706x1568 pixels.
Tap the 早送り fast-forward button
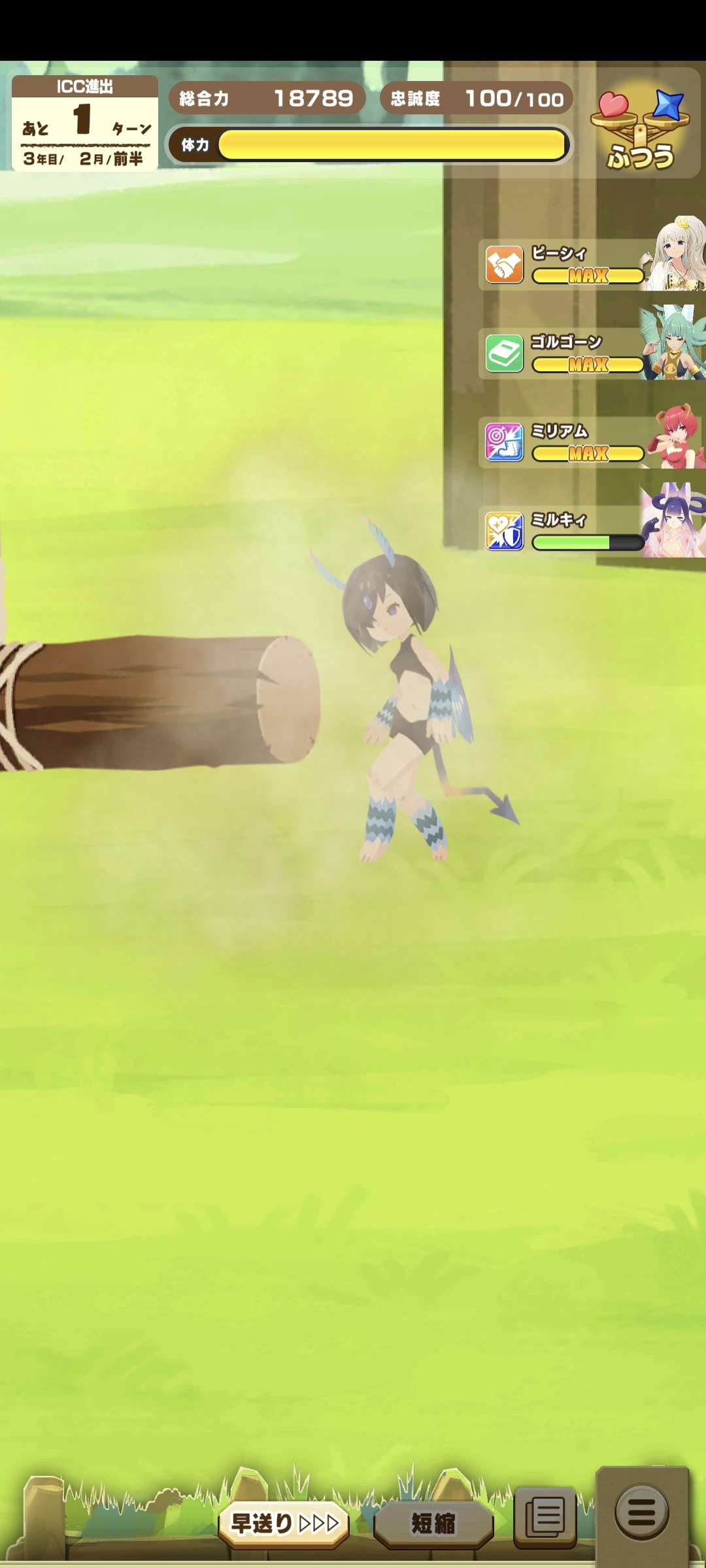click(284, 1524)
